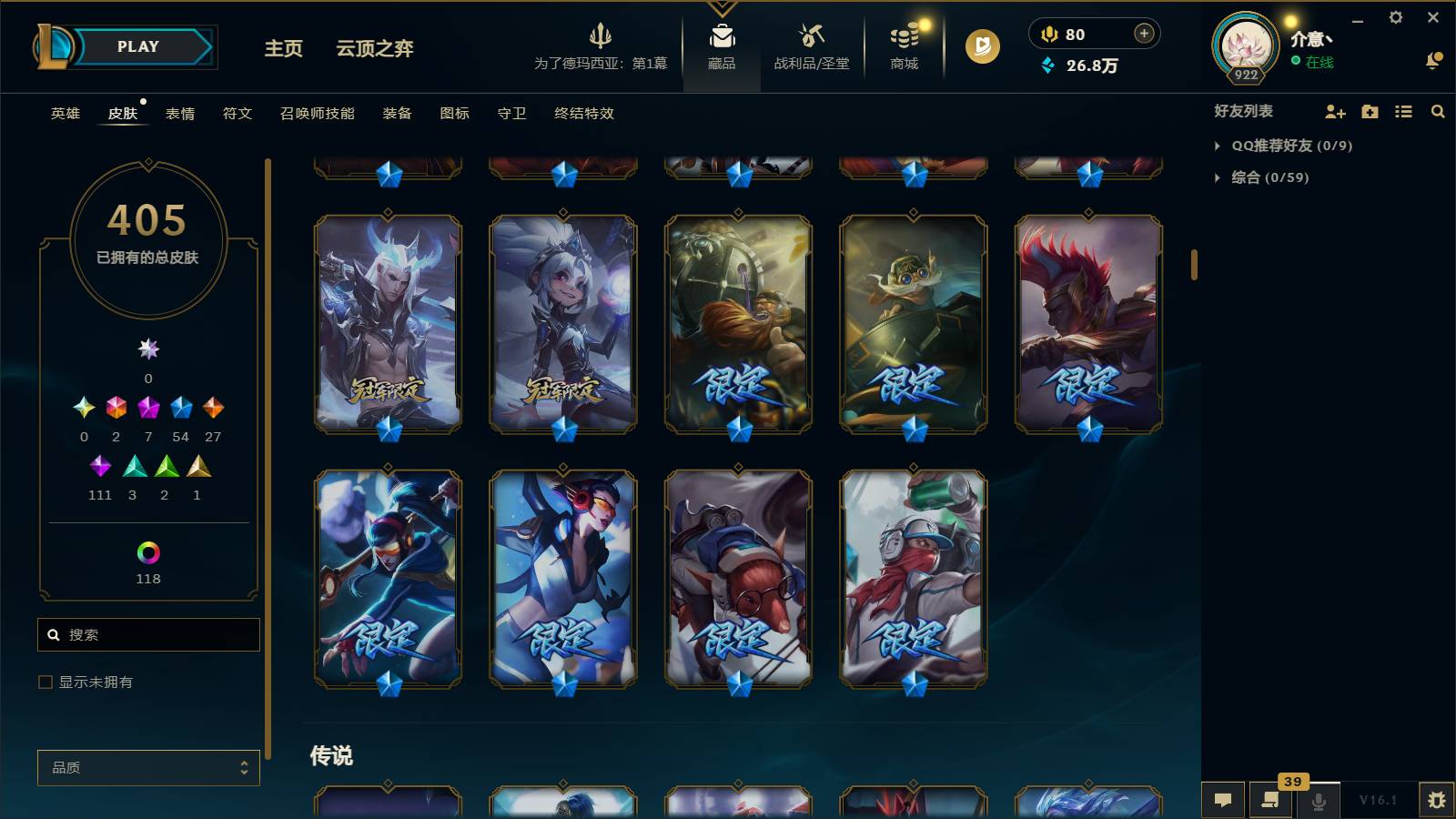Open the friend search icon
Viewport: 1456px width, 819px height.
[1438, 111]
